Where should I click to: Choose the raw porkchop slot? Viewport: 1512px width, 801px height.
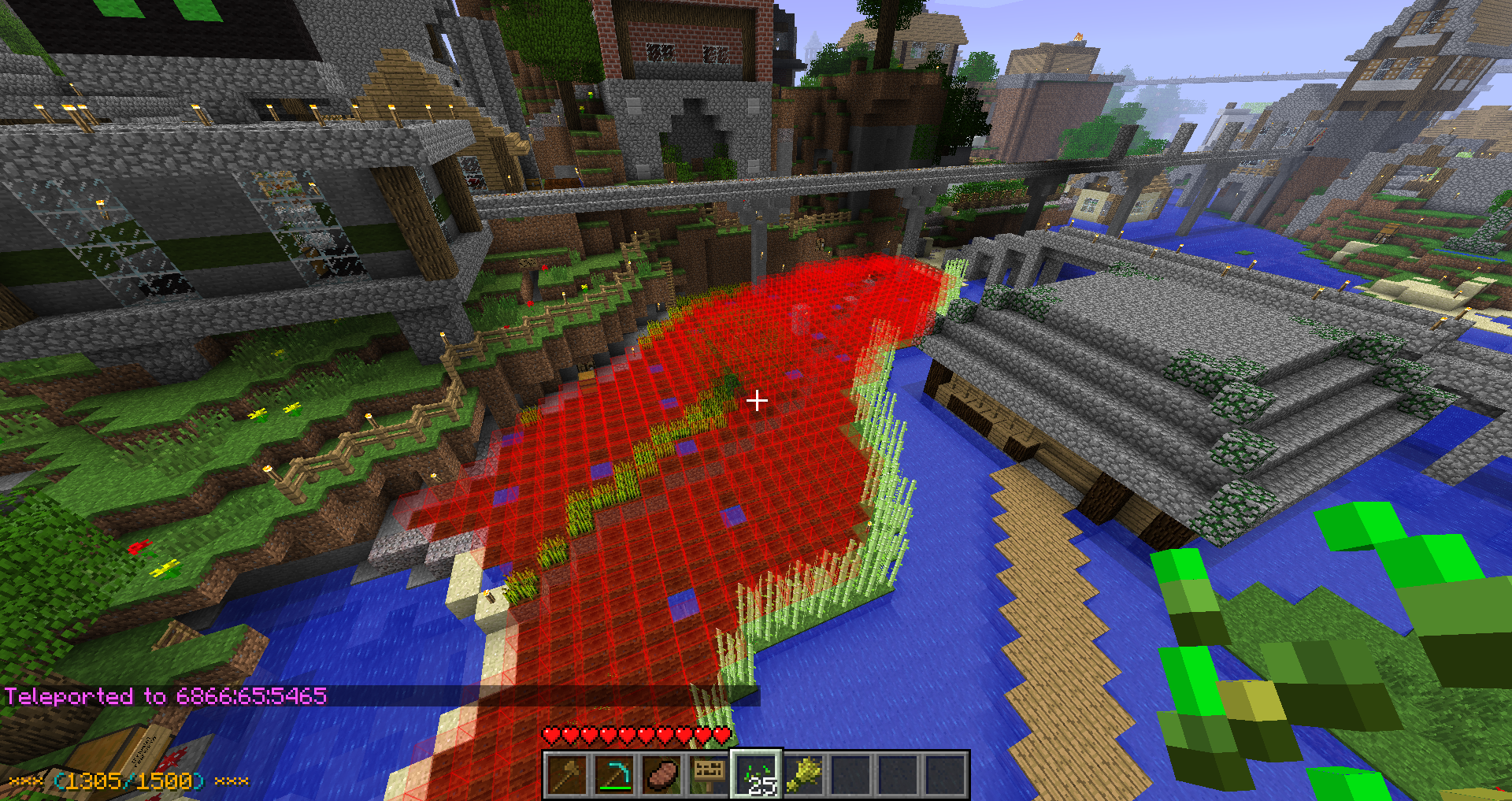pos(662,775)
